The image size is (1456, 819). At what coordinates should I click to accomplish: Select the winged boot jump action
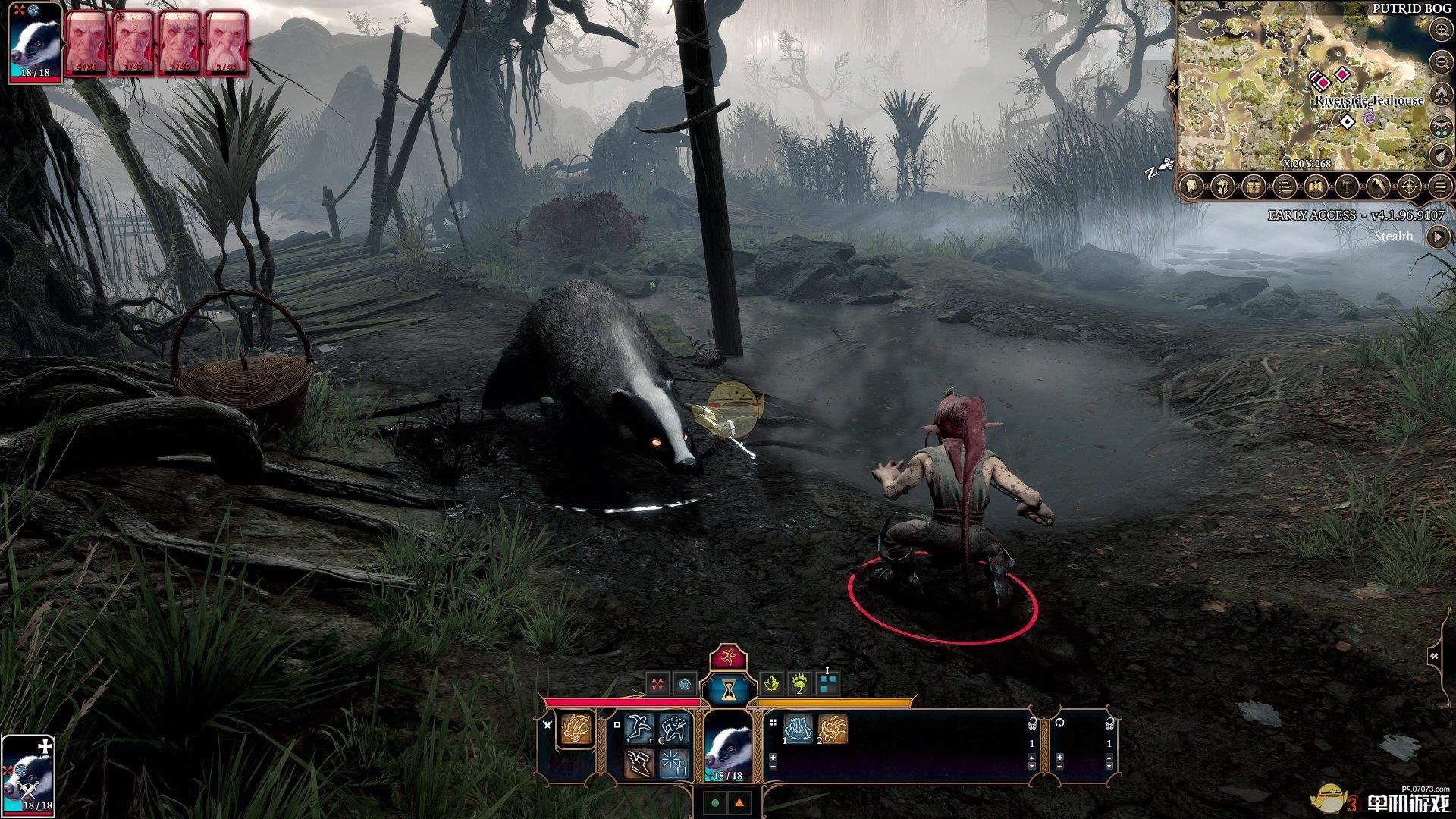click(x=639, y=763)
